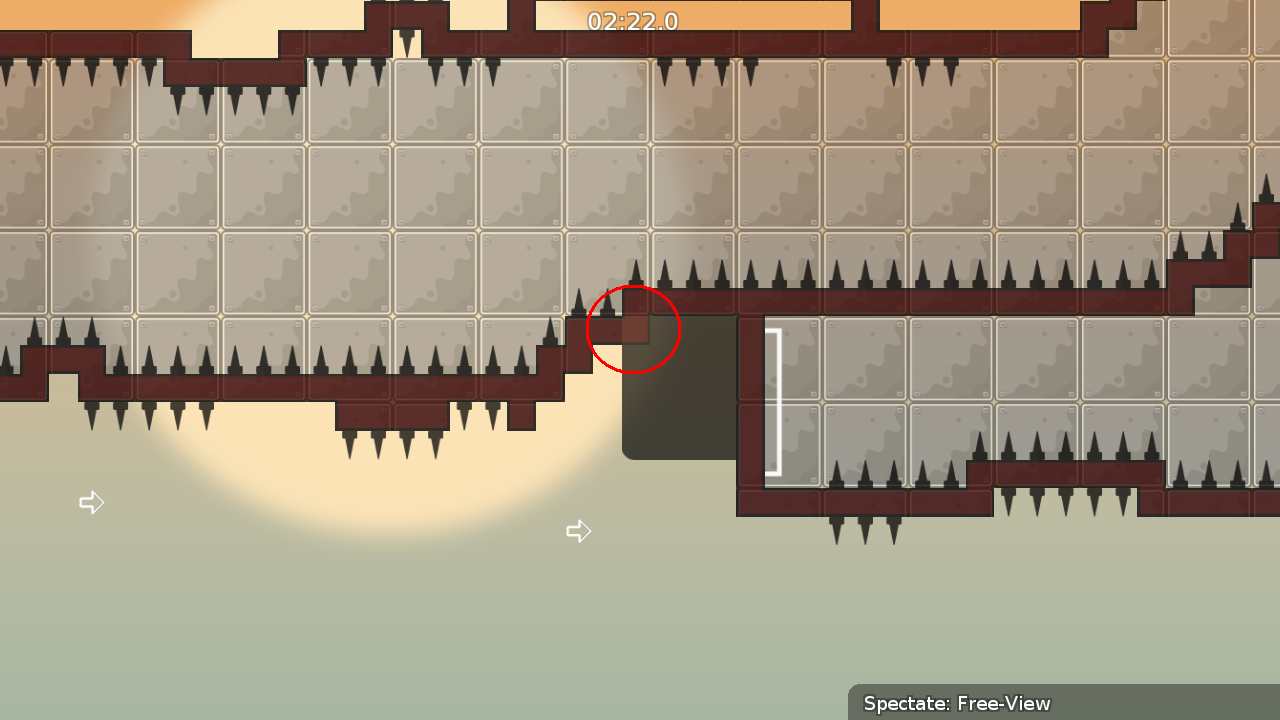The width and height of the screenshot is (1280, 720).
Task: Click the white door frame outline
Action: [771, 398]
